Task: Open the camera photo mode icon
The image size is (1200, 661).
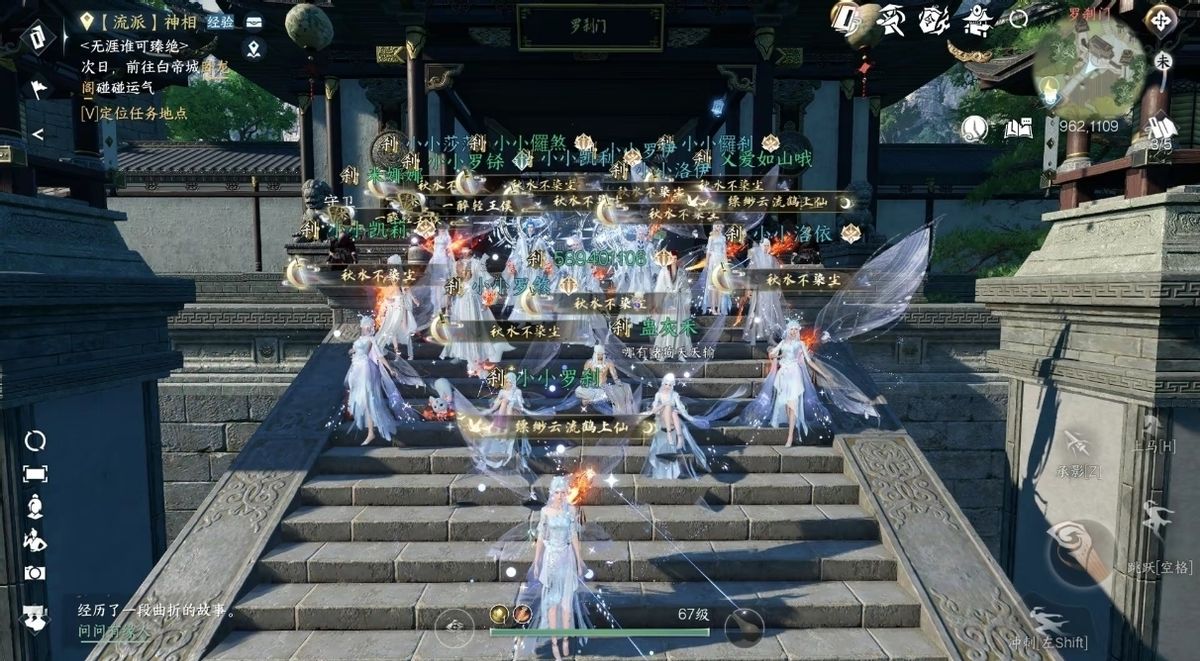Action: 35,573
